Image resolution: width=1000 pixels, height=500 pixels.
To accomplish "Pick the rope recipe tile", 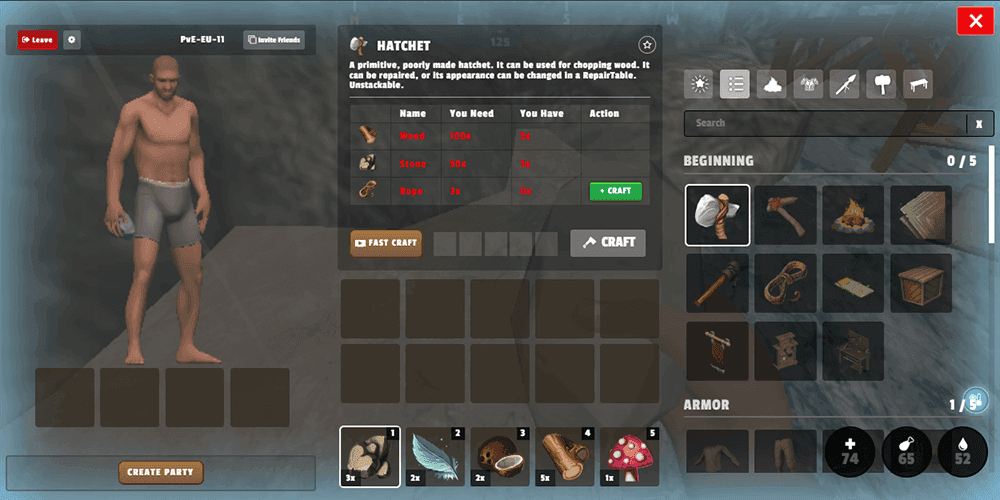I will (x=785, y=283).
